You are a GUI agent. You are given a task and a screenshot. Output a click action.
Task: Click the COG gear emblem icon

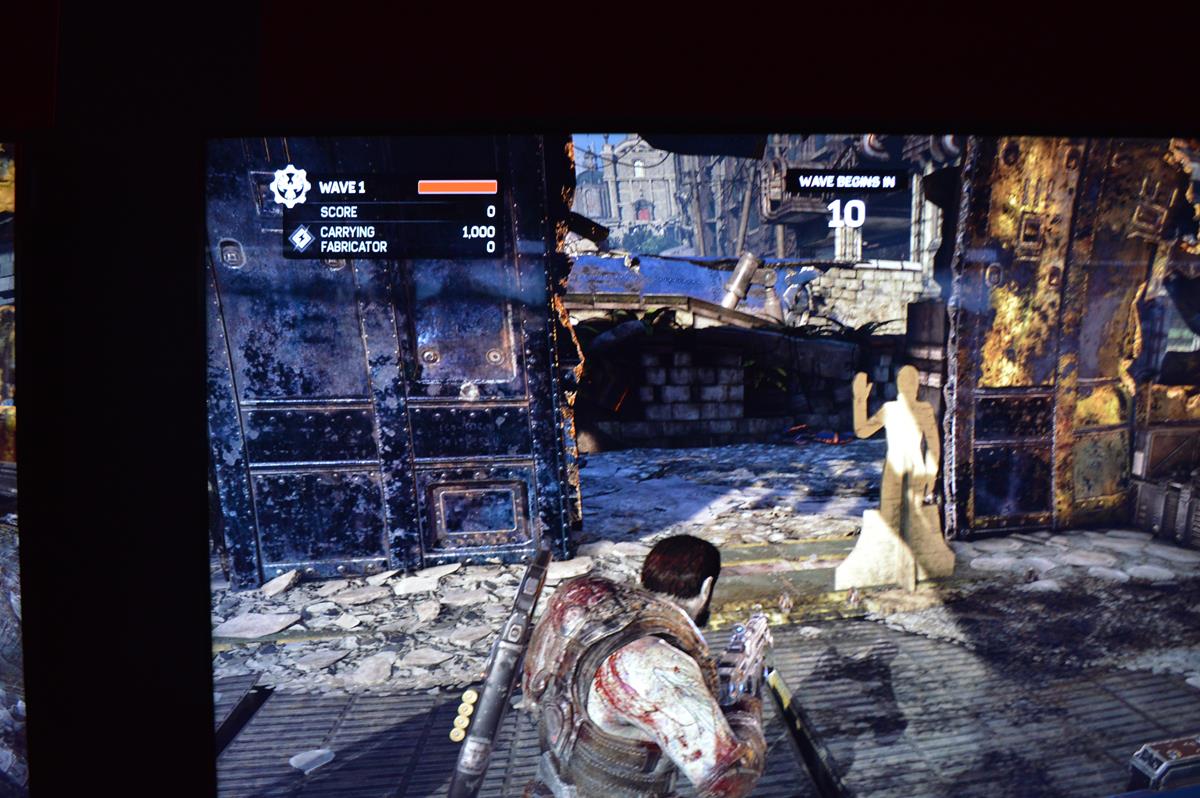290,187
